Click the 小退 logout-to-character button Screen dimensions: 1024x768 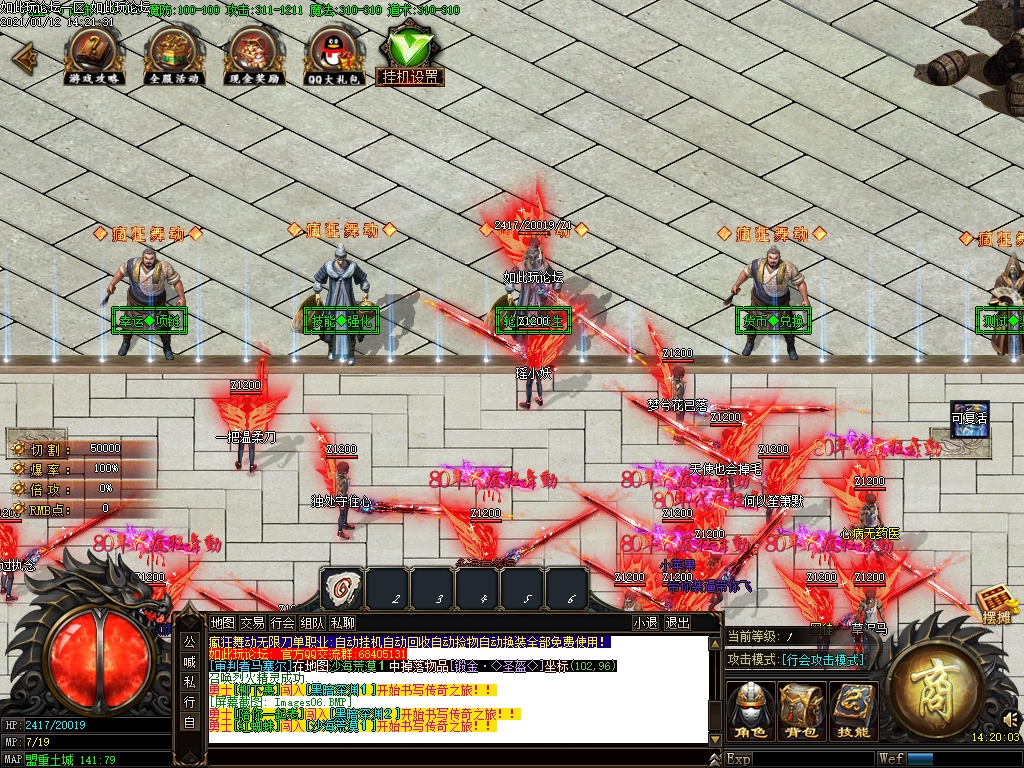(x=646, y=622)
